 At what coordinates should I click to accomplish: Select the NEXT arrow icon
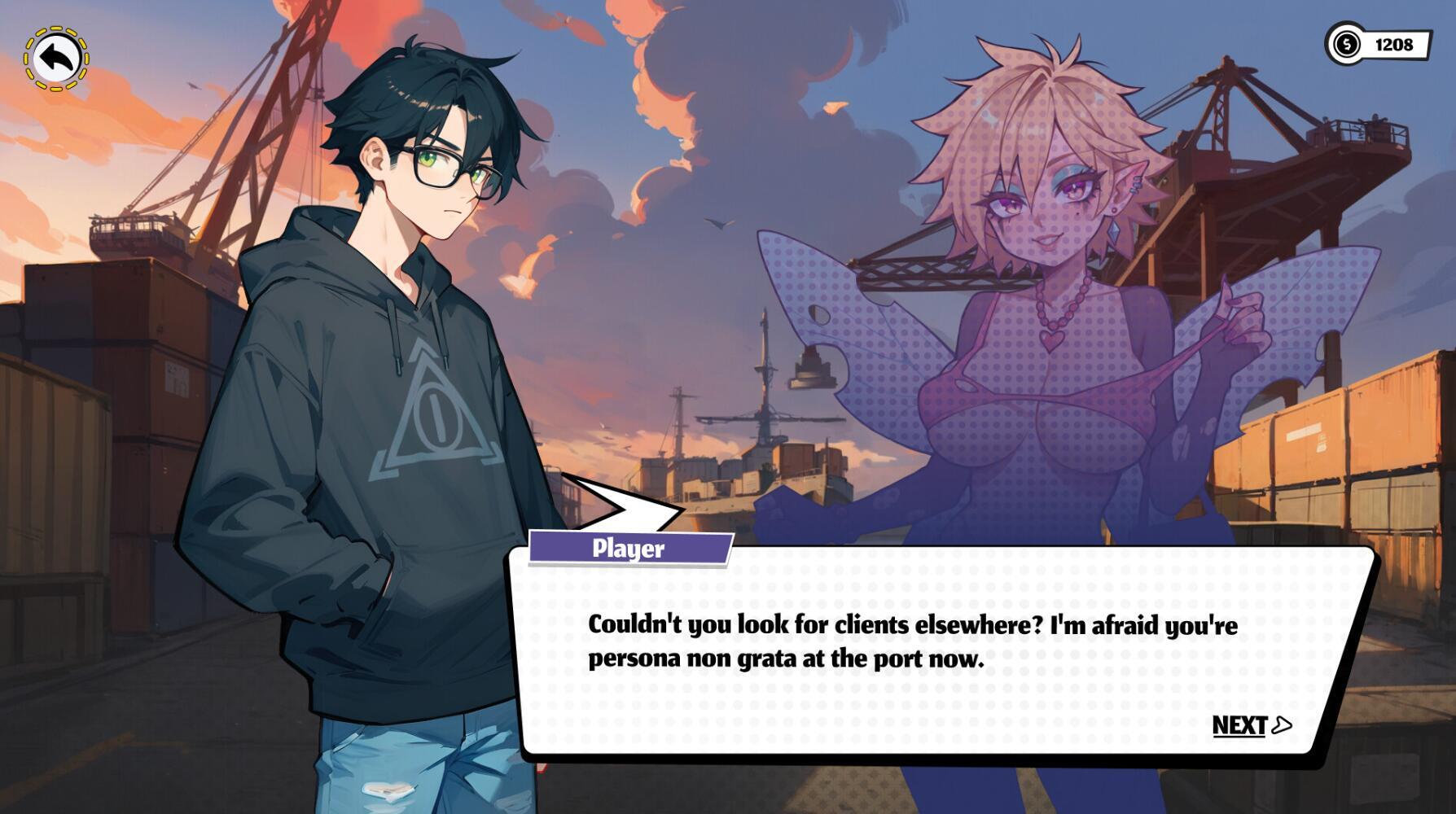[1281, 723]
